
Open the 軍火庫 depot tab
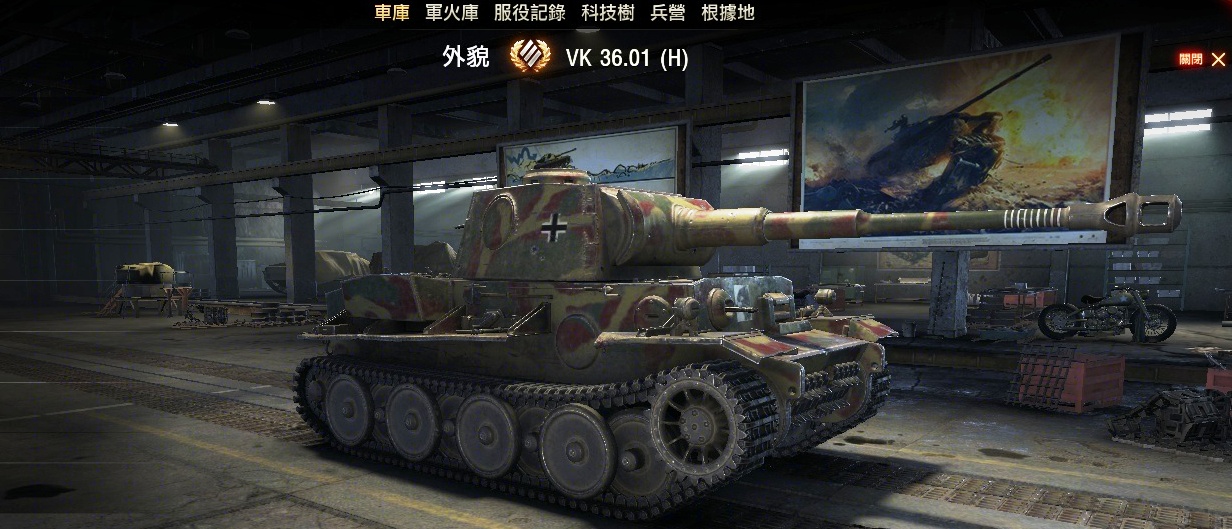(452, 13)
